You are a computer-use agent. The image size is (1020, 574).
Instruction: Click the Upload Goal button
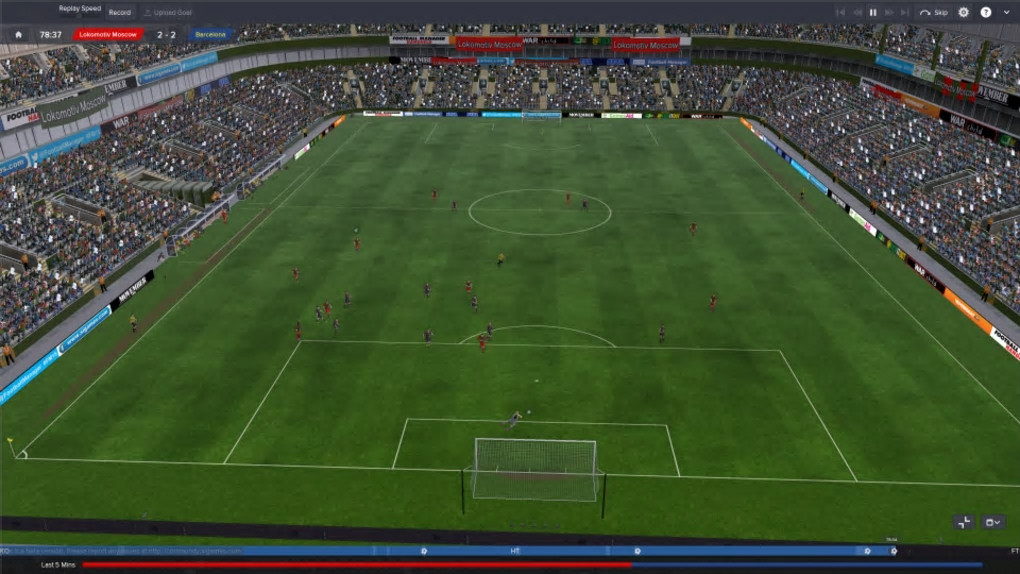click(x=167, y=12)
